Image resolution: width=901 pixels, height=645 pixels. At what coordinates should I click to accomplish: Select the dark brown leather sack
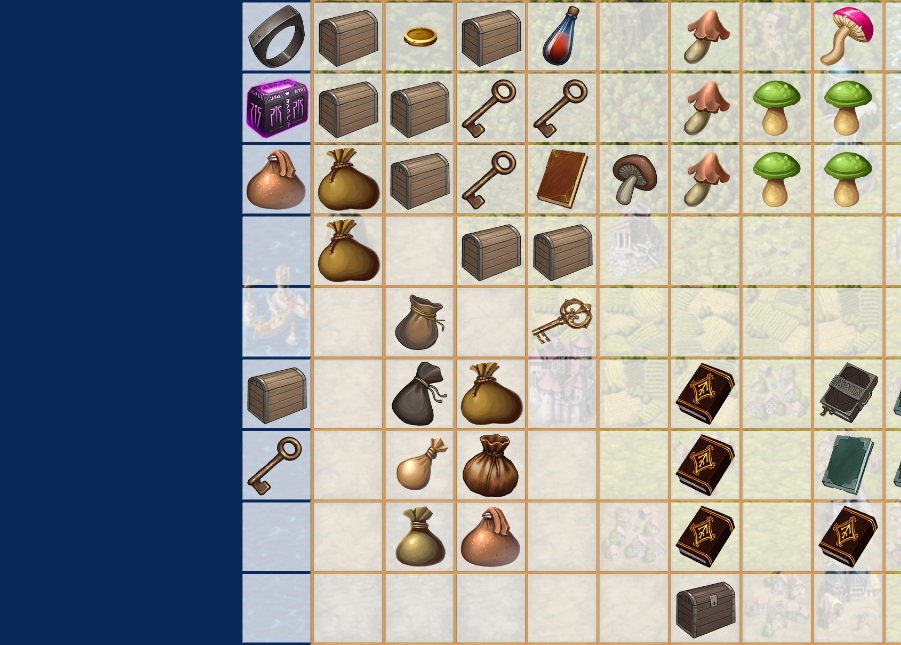pyautogui.click(x=490, y=465)
